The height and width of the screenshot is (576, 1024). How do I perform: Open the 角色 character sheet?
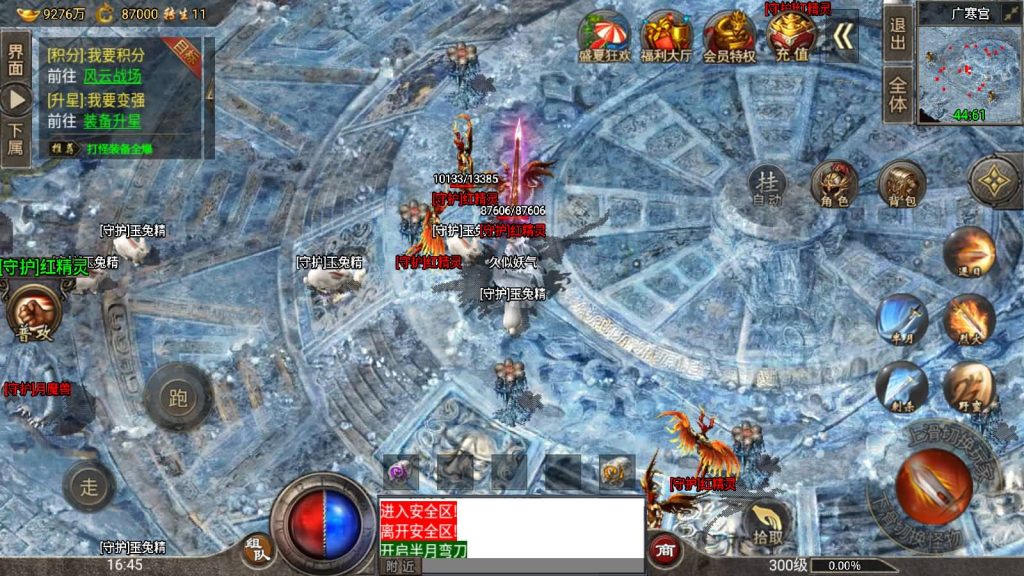point(835,184)
